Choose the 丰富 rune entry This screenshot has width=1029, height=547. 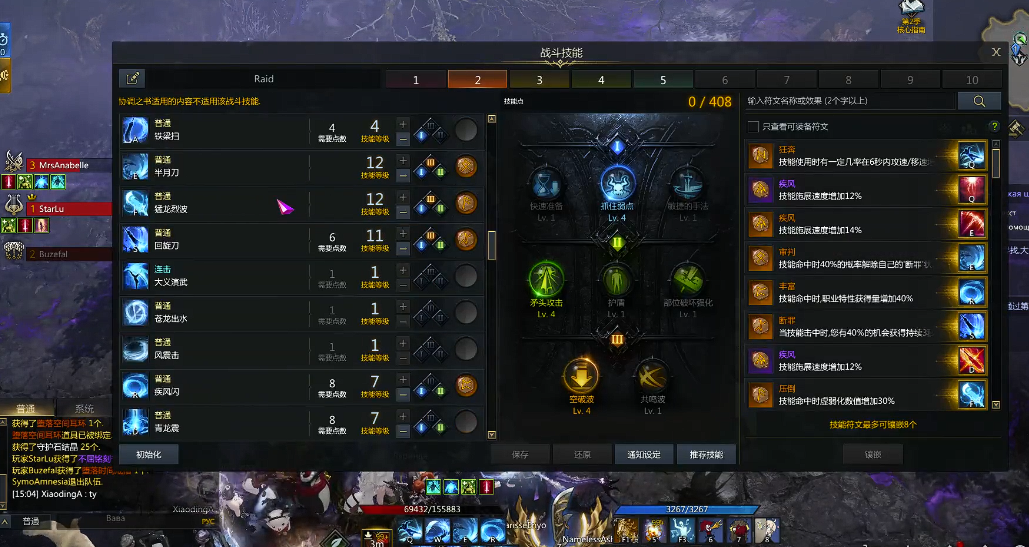pyautogui.click(x=850, y=291)
